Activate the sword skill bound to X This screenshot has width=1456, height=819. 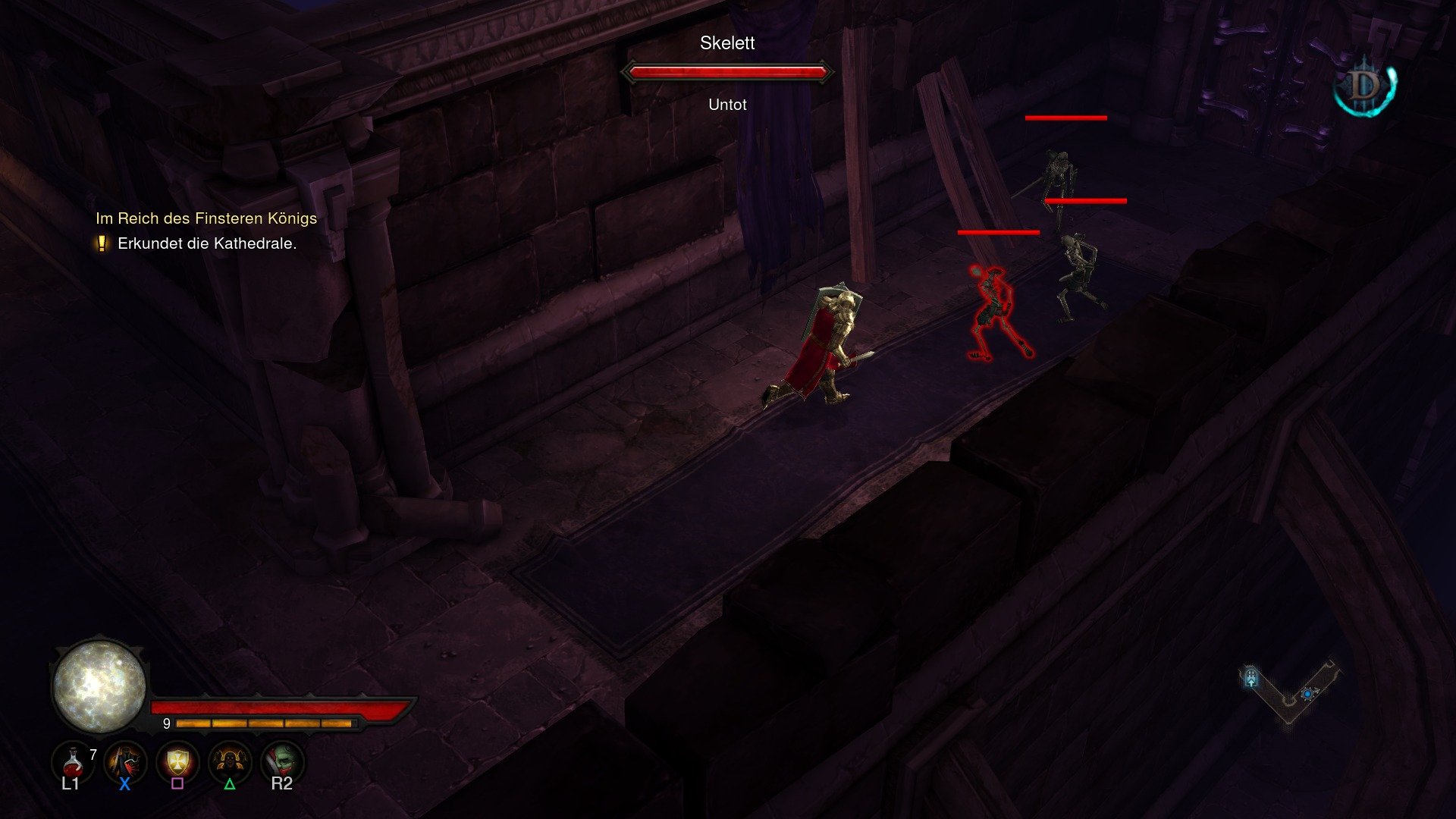[124, 762]
